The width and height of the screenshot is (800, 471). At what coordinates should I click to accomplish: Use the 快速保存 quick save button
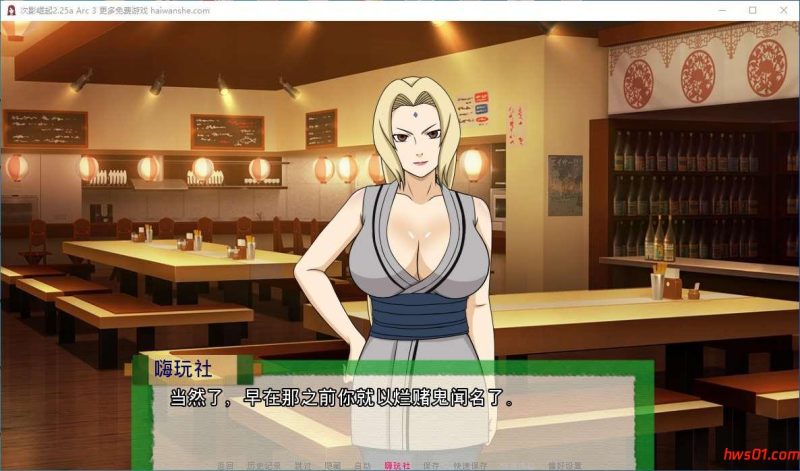coord(471,466)
